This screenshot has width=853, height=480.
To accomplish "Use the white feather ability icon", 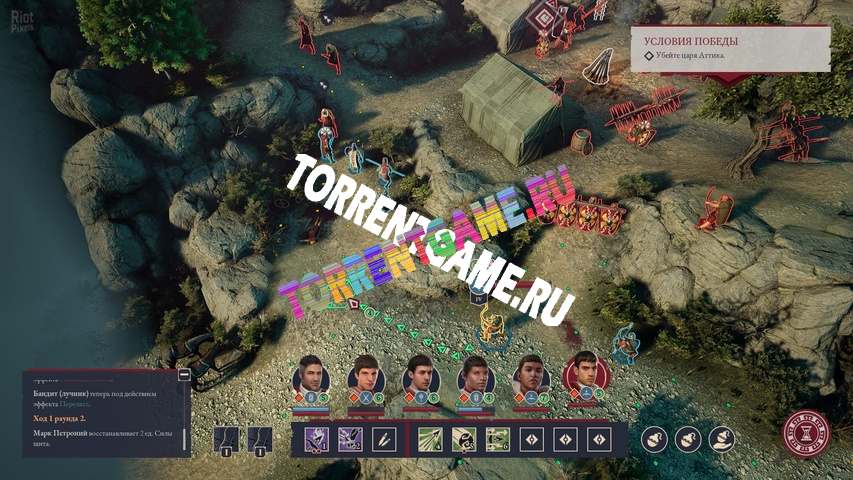I will coord(385,438).
